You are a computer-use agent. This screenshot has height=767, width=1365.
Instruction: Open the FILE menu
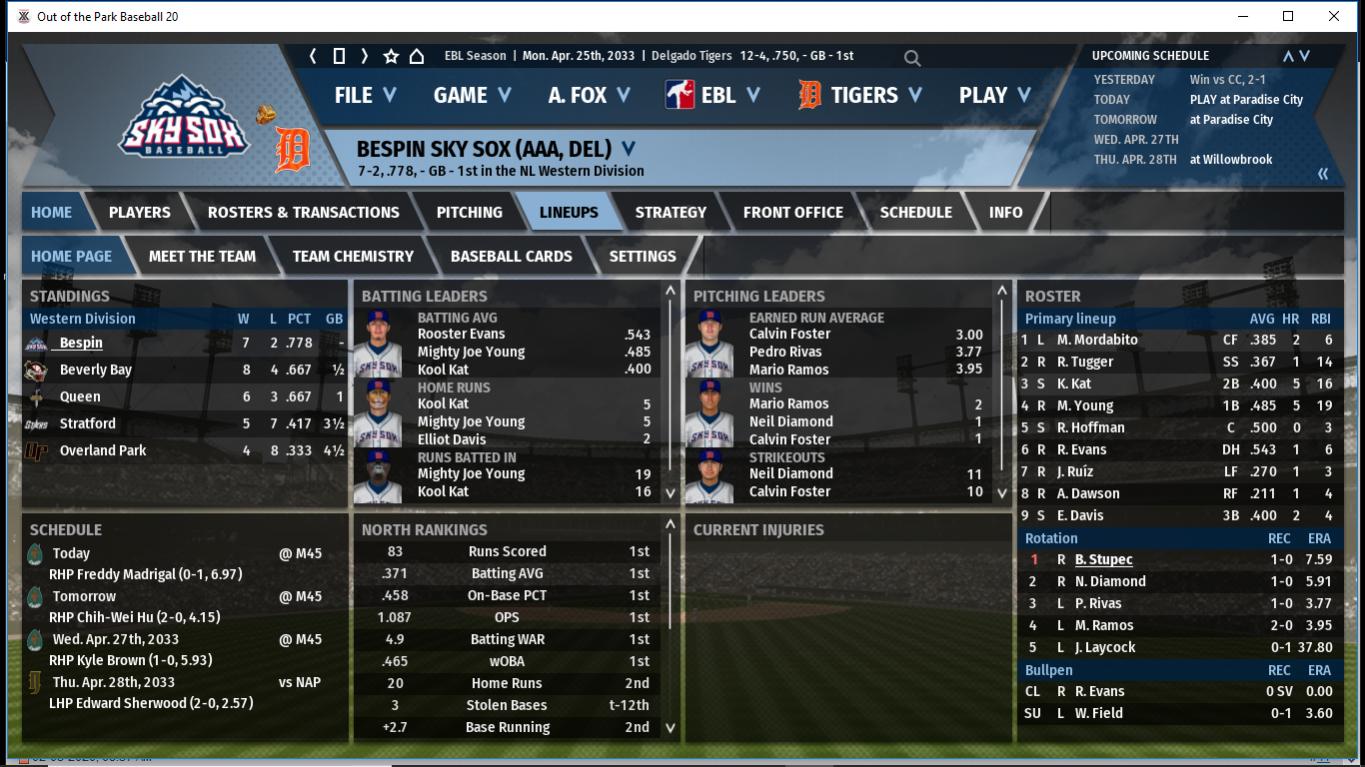point(365,95)
